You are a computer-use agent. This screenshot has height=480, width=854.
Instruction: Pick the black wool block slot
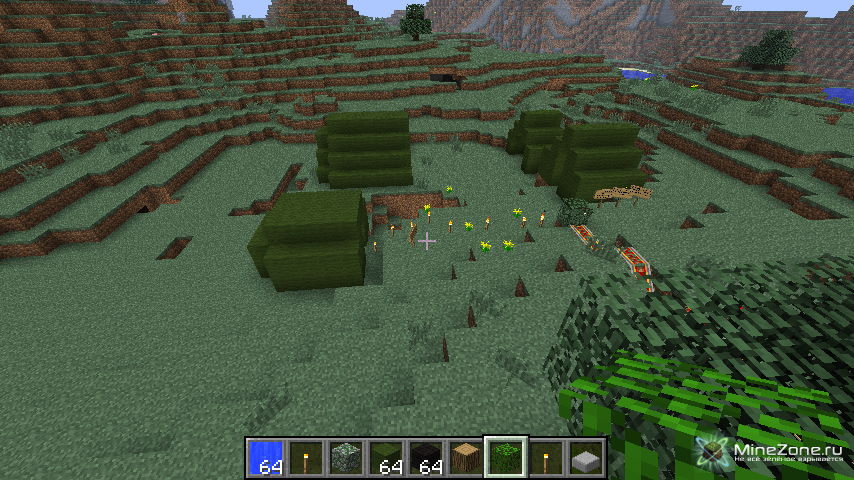tap(426, 457)
